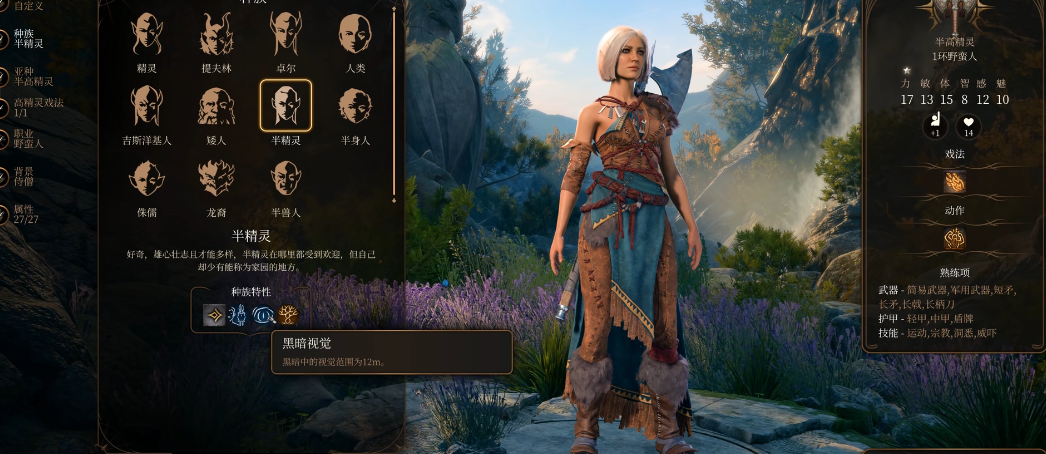The height and width of the screenshot is (454, 1046).
Task: Choose the 半身人 (Halfling) race
Action: pyautogui.click(x=355, y=106)
